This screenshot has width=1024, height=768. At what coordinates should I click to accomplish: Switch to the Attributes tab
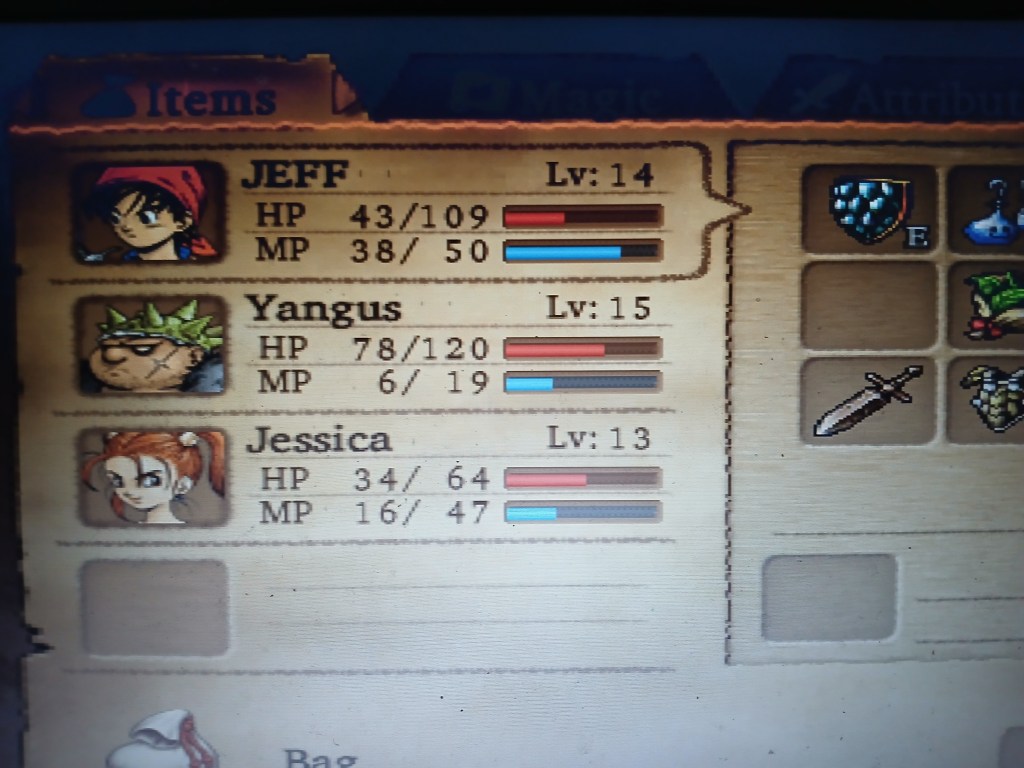900,97
